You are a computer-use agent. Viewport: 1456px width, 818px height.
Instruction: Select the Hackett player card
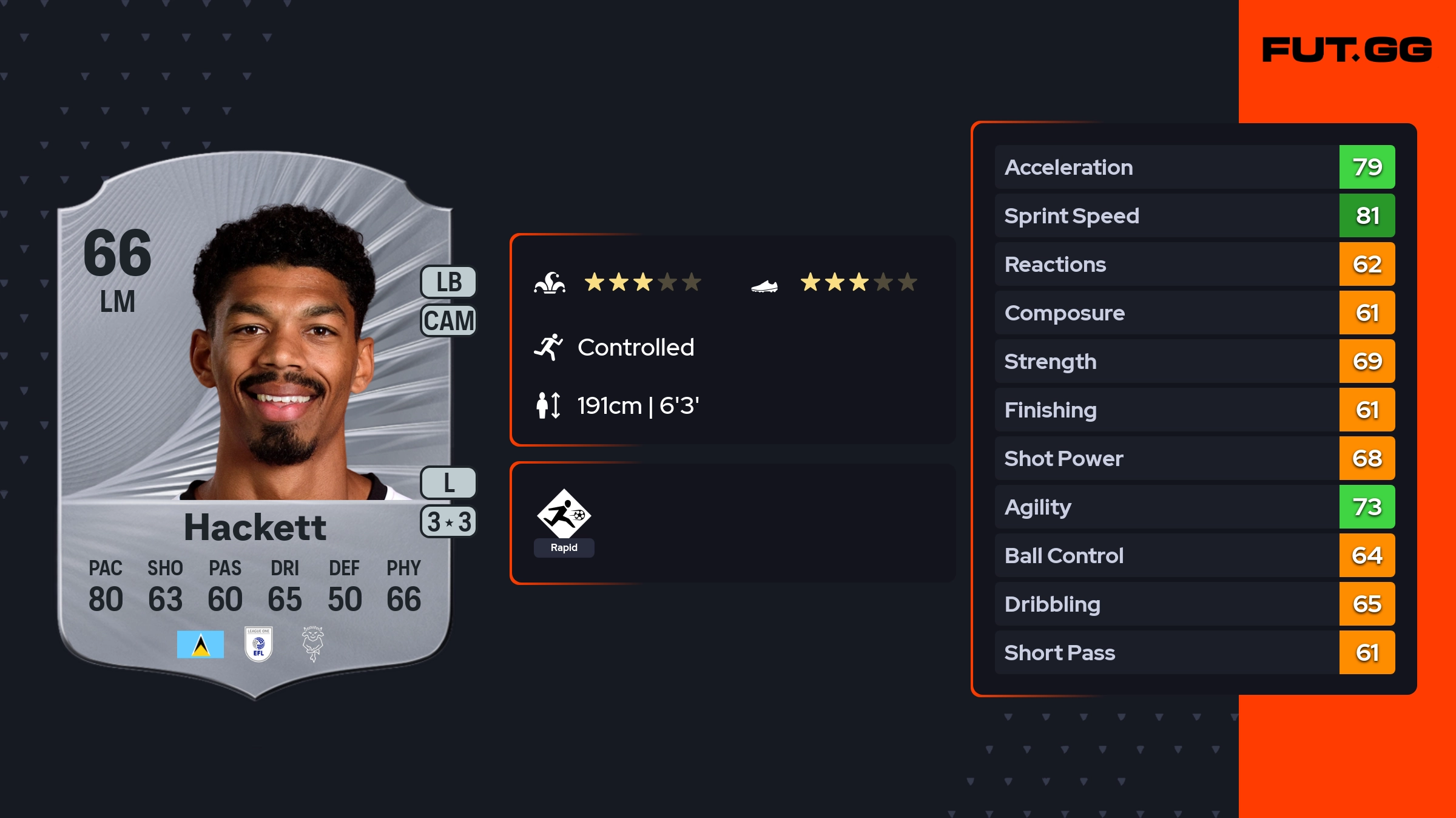pyautogui.click(x=255, y=425)
